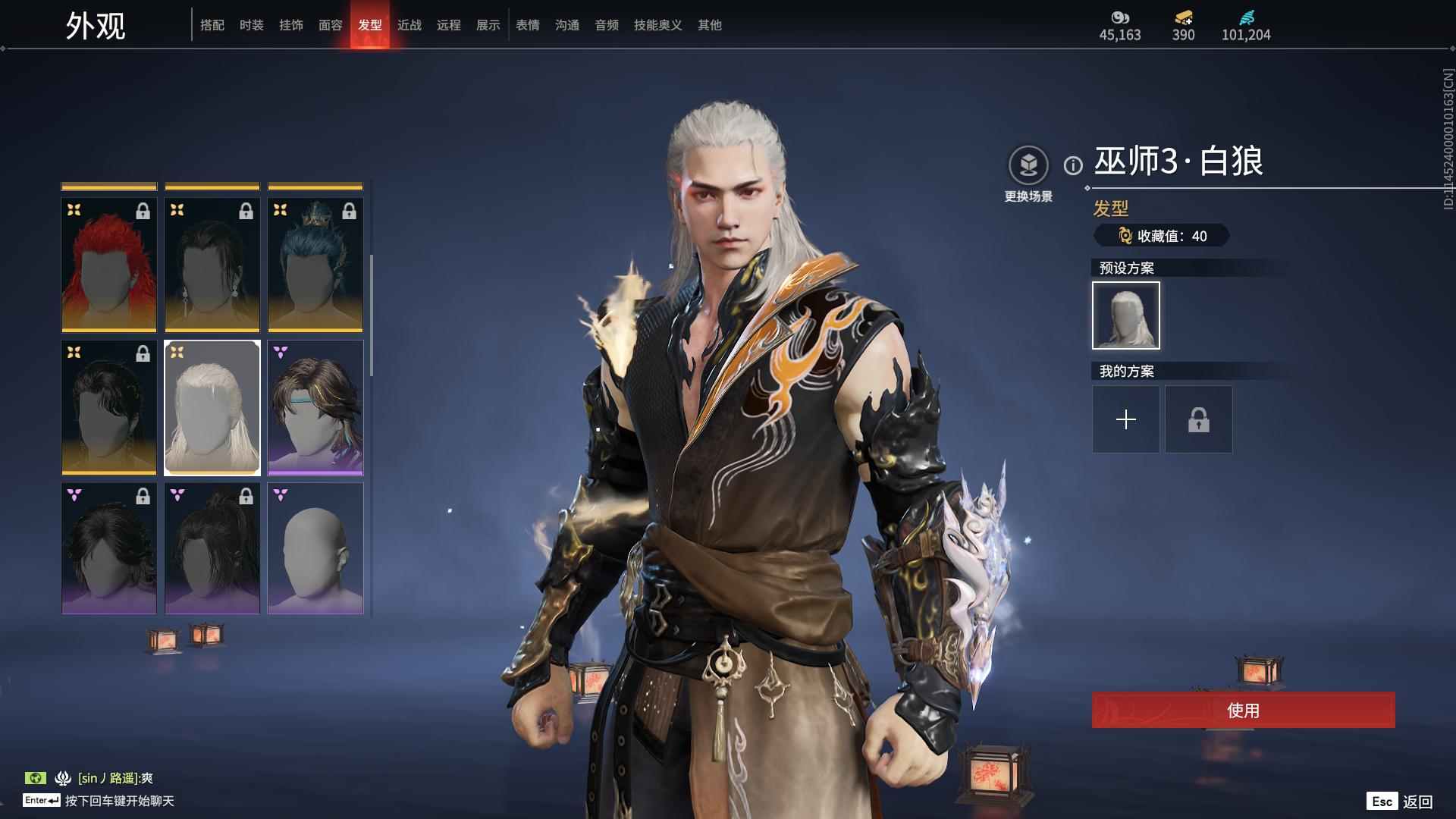The image size is (1456, 819).
Task: Switch to the 近战 melee tab
Action: point(409,25)
